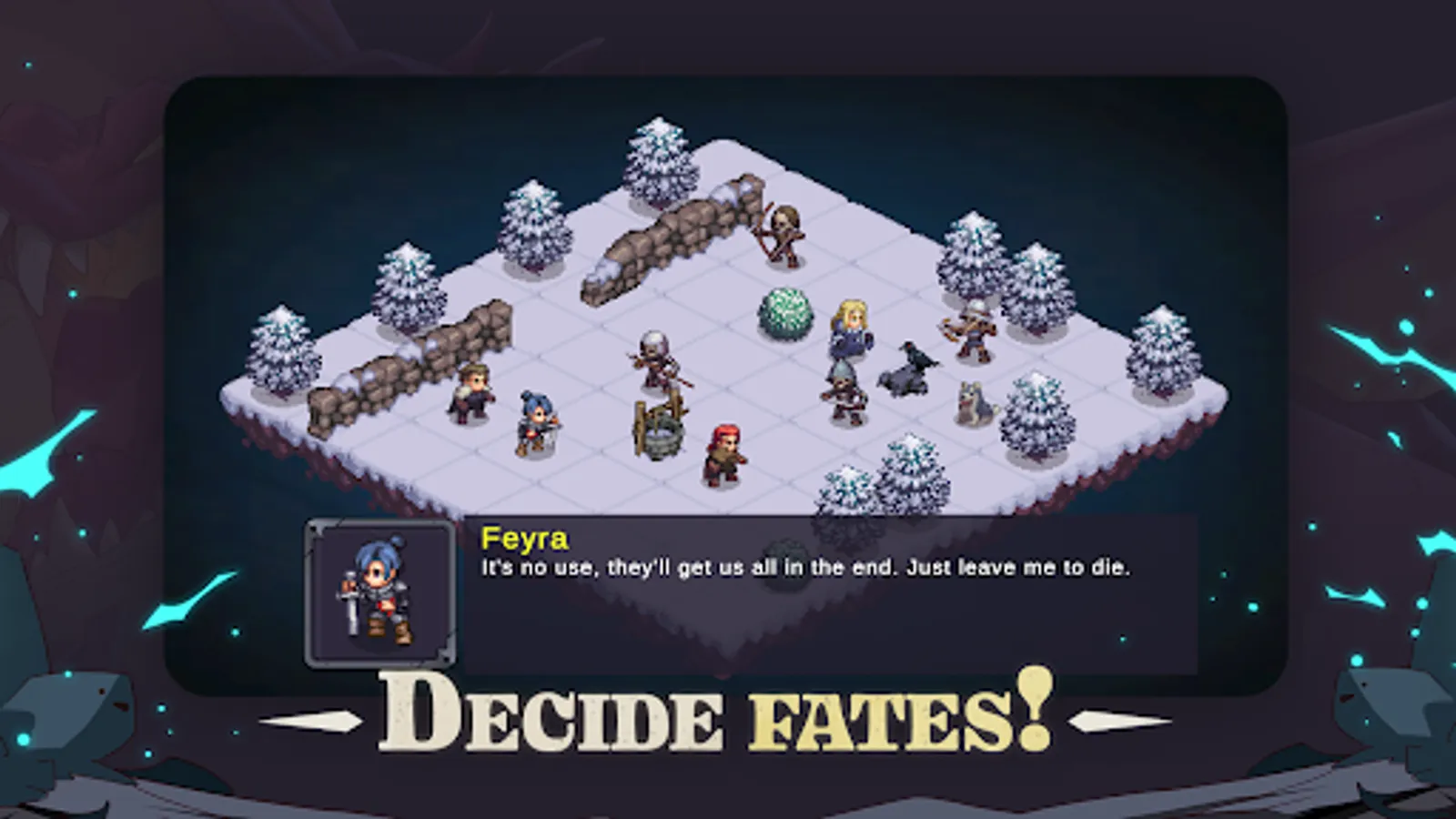
Task: Click the red-haired fighter unit
Action: (x=722, y=450)
